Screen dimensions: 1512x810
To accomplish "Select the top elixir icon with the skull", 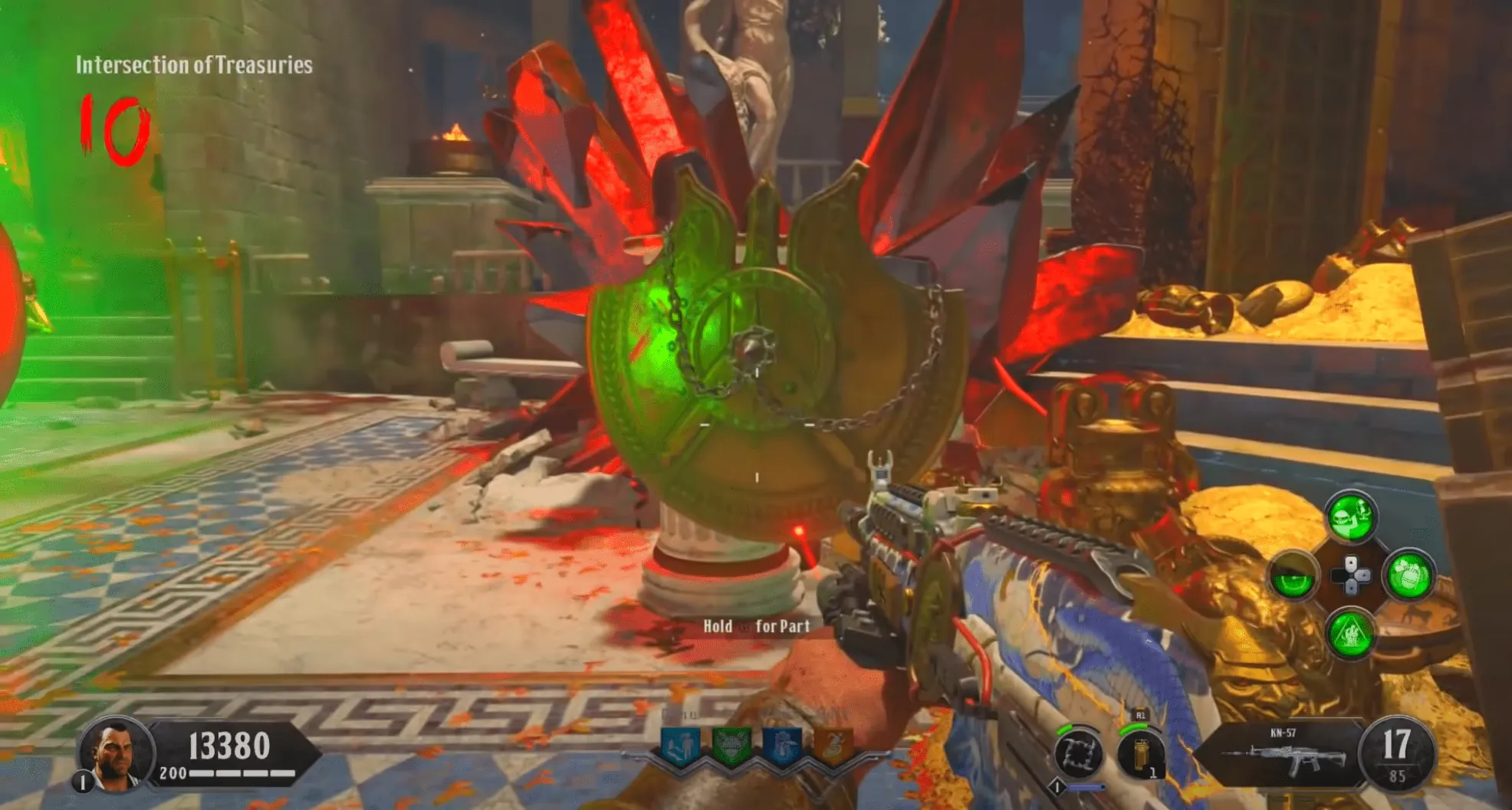I will coord(1351,516).
